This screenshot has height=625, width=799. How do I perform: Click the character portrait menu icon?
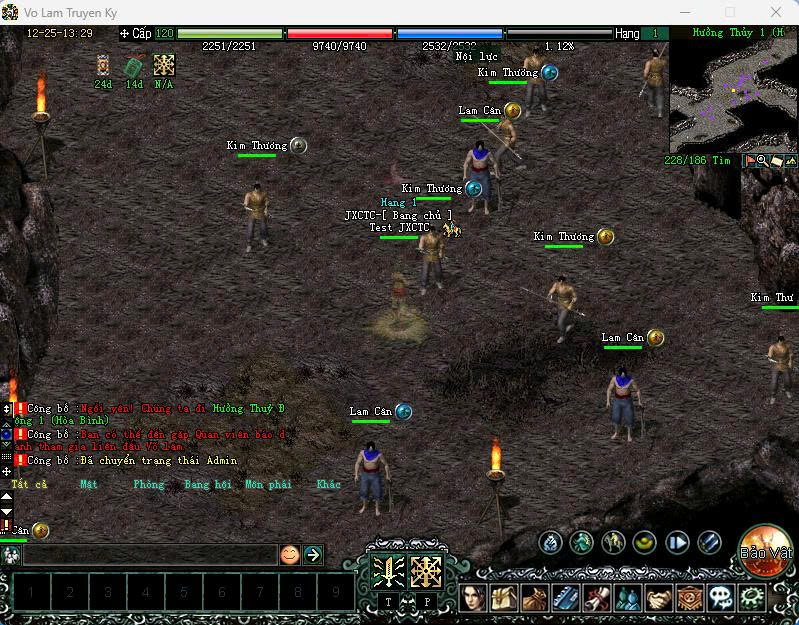[x=473, y=598]
